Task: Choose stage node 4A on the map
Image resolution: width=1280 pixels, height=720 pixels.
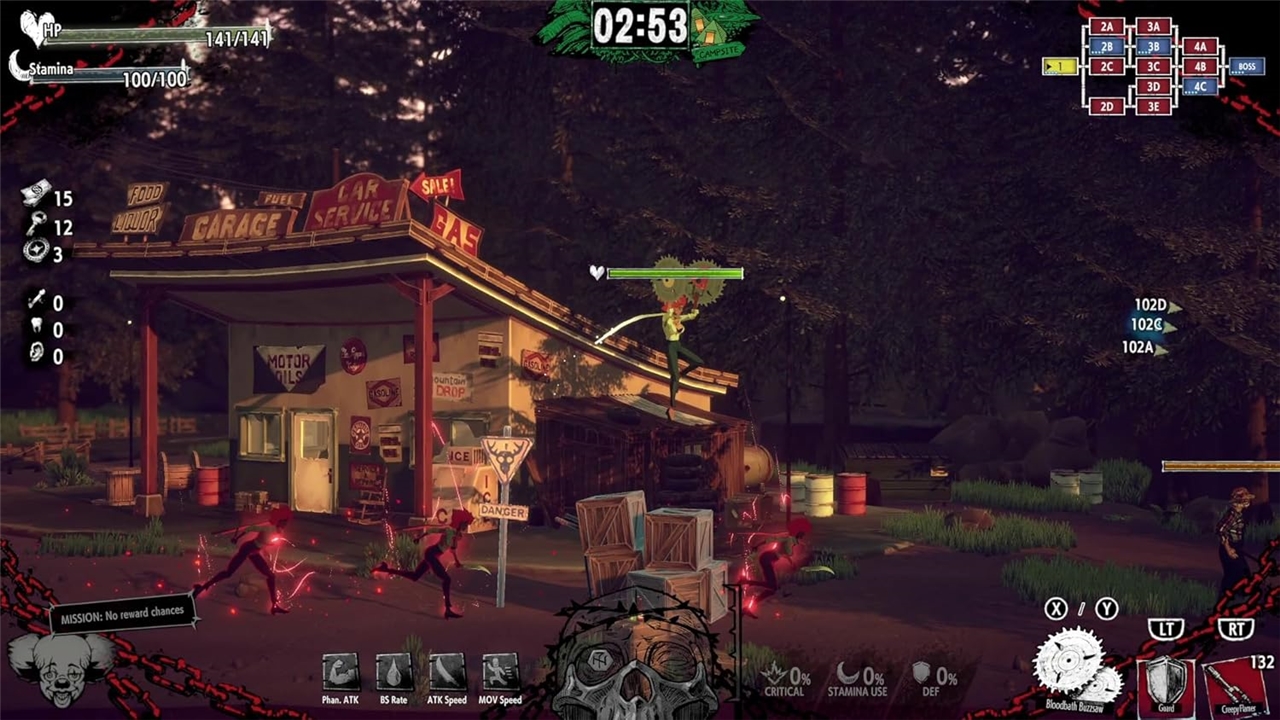Action: [x=1200, y=47]
